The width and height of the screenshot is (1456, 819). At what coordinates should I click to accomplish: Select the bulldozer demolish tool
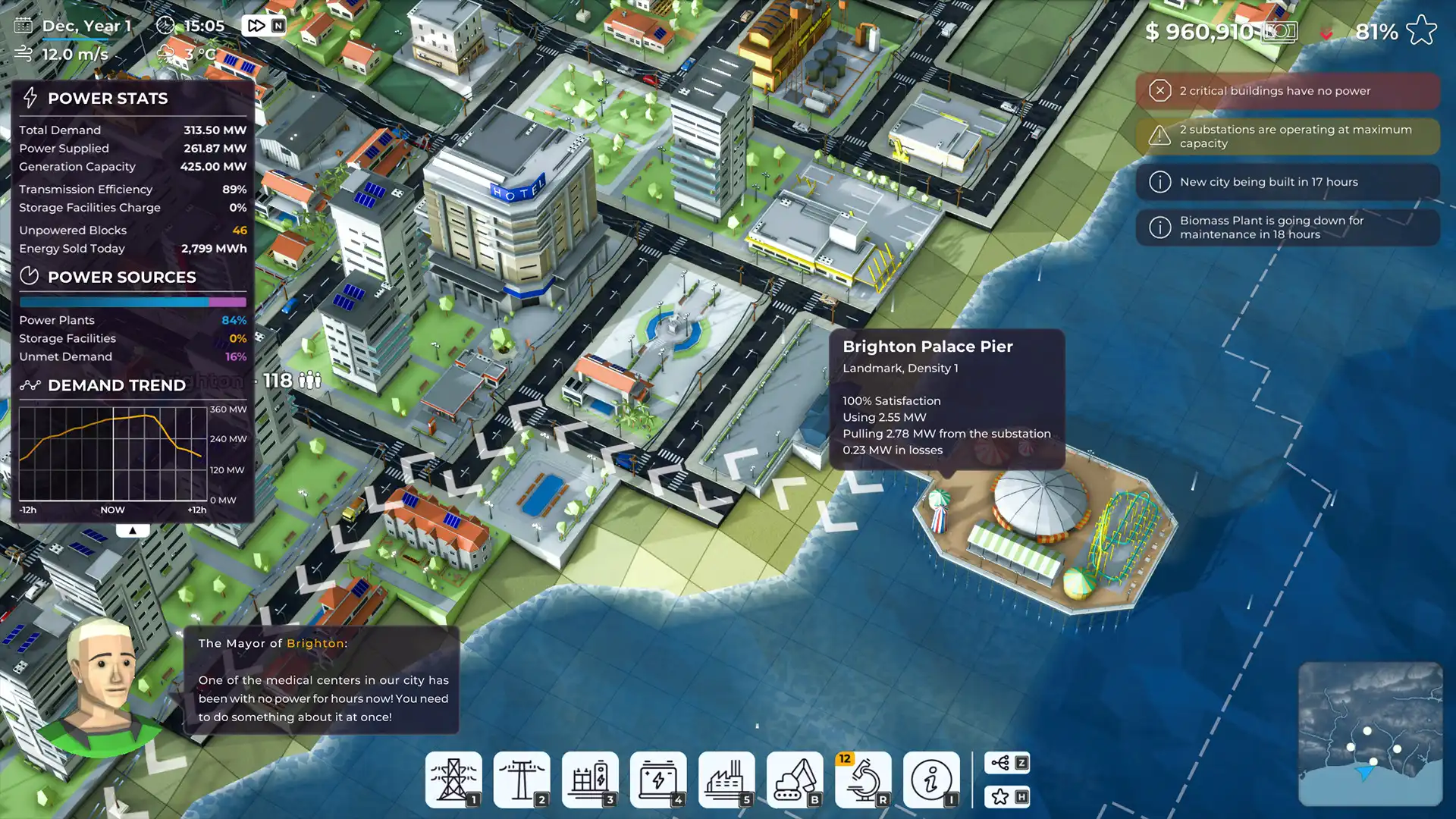[795, 780]
